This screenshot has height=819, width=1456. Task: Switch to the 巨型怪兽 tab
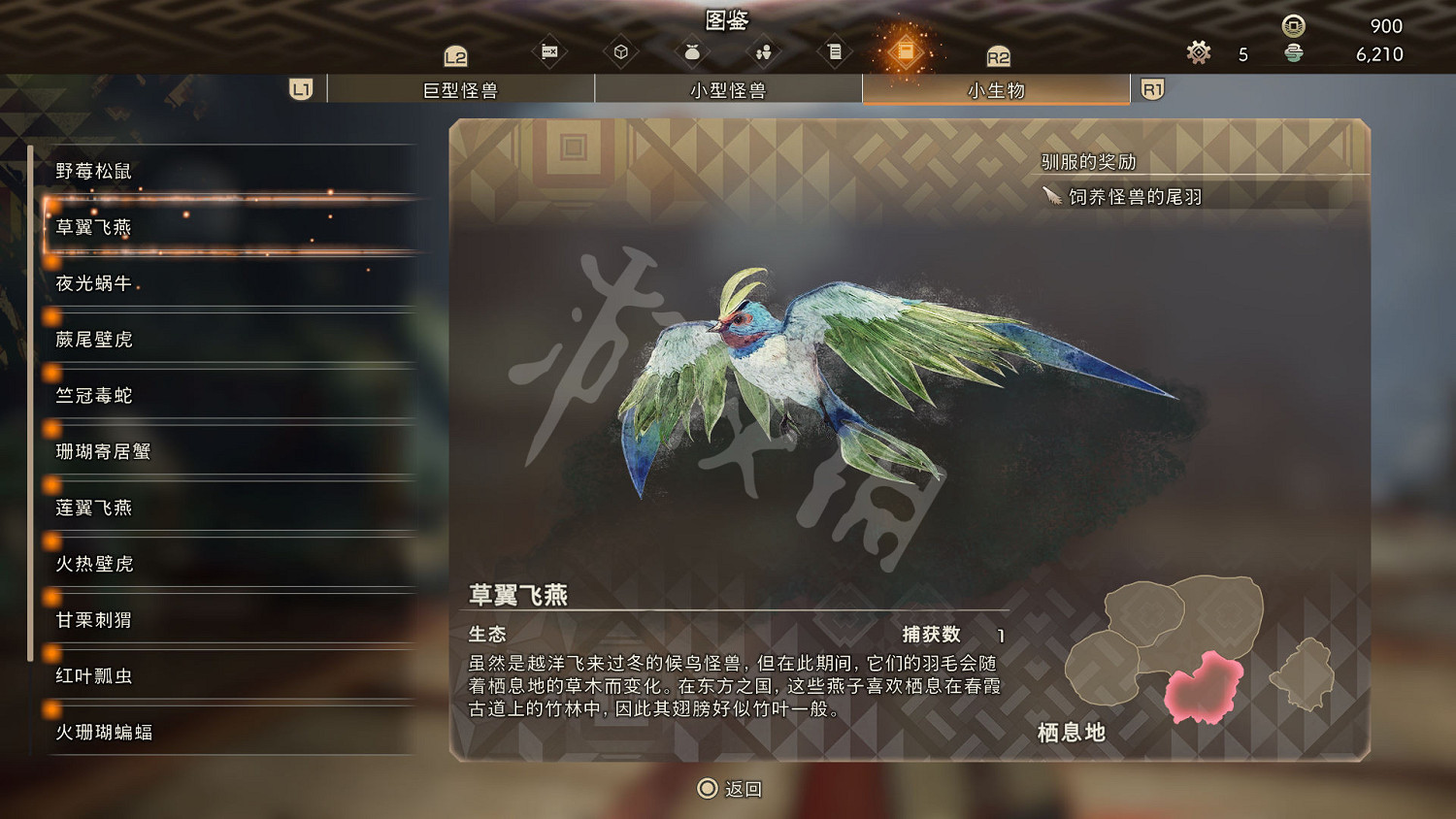[461, 88]
